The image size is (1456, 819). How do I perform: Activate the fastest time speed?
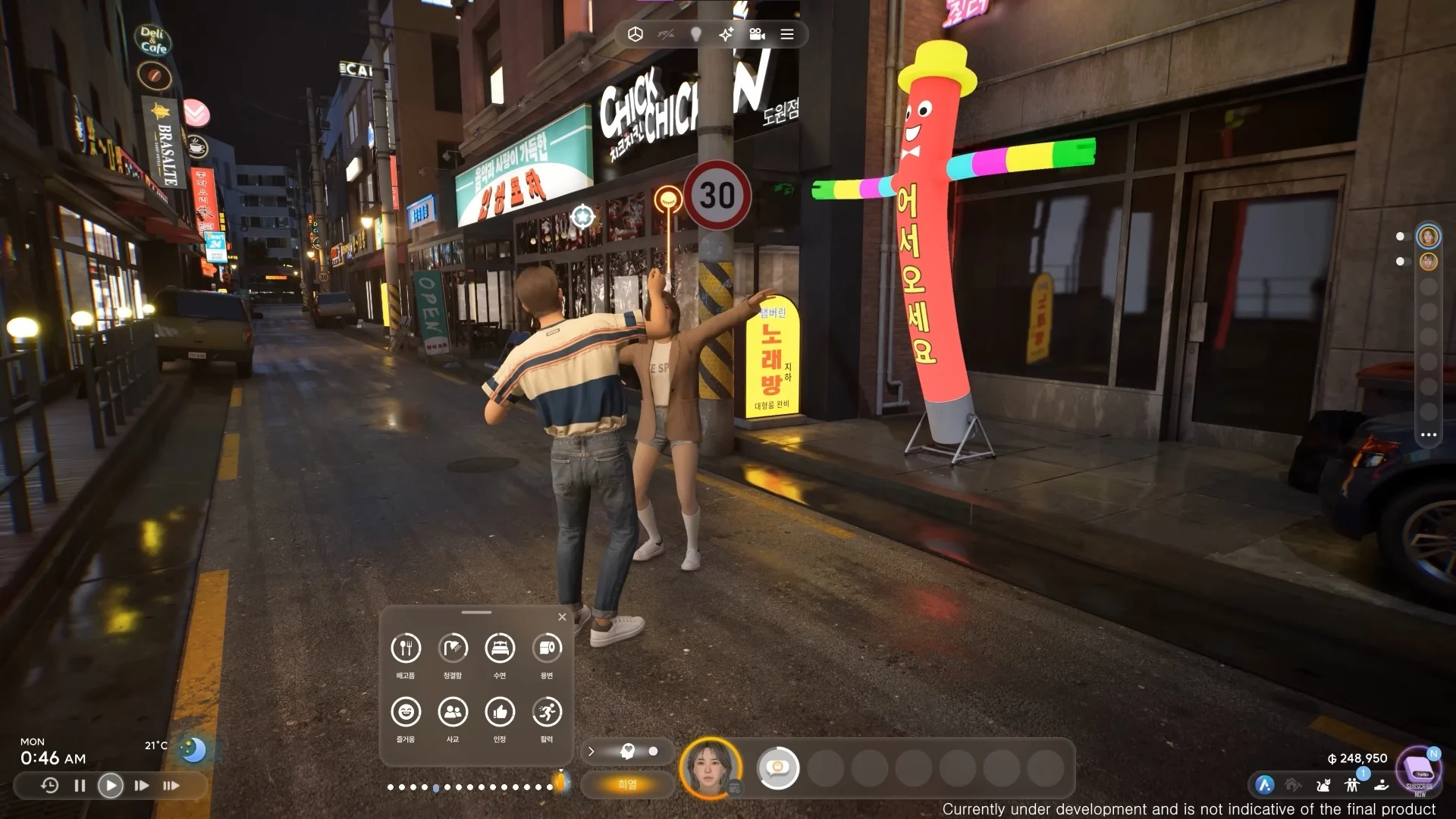pos(171,786)
